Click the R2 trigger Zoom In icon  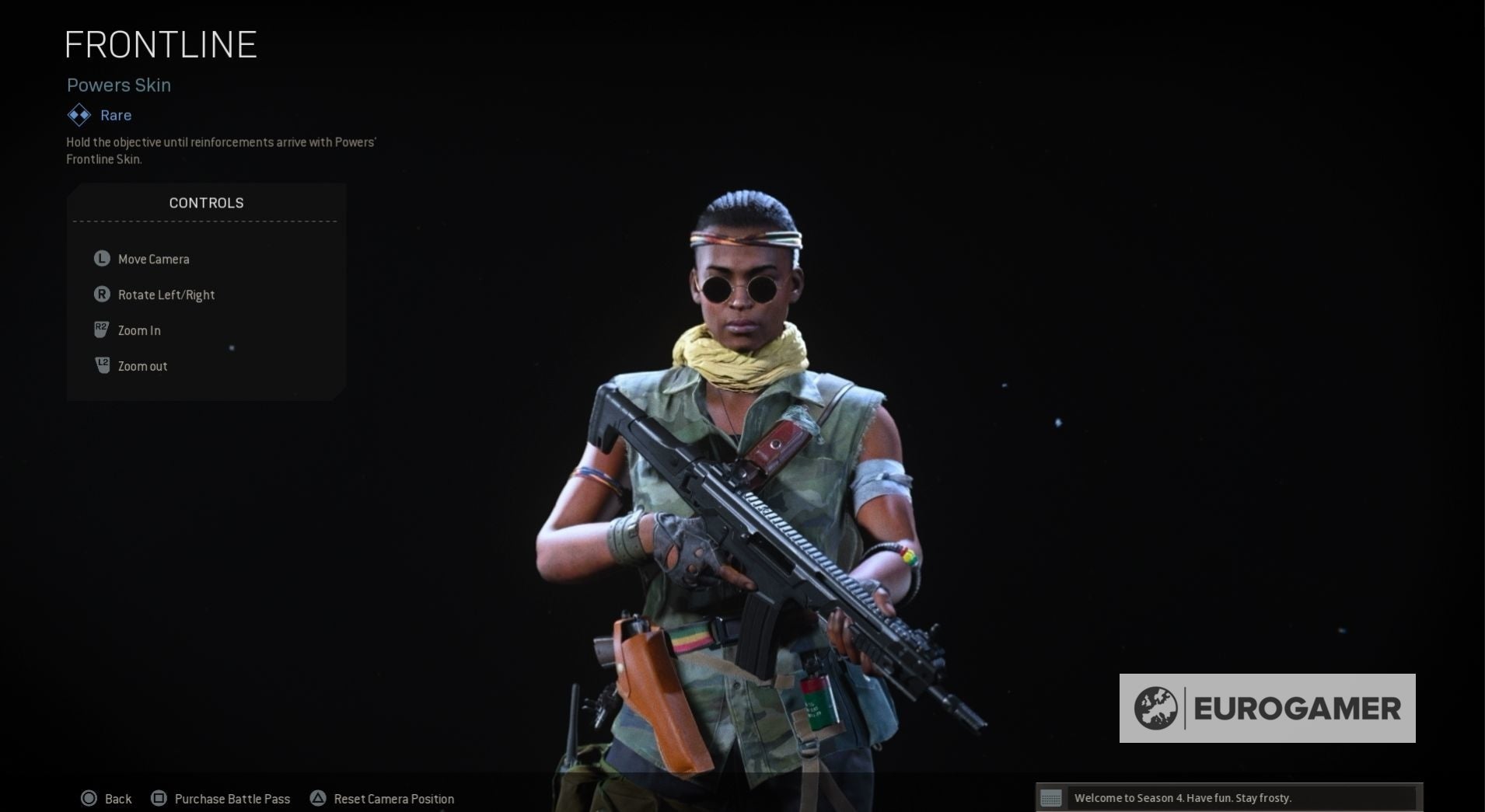pos(101,329)
